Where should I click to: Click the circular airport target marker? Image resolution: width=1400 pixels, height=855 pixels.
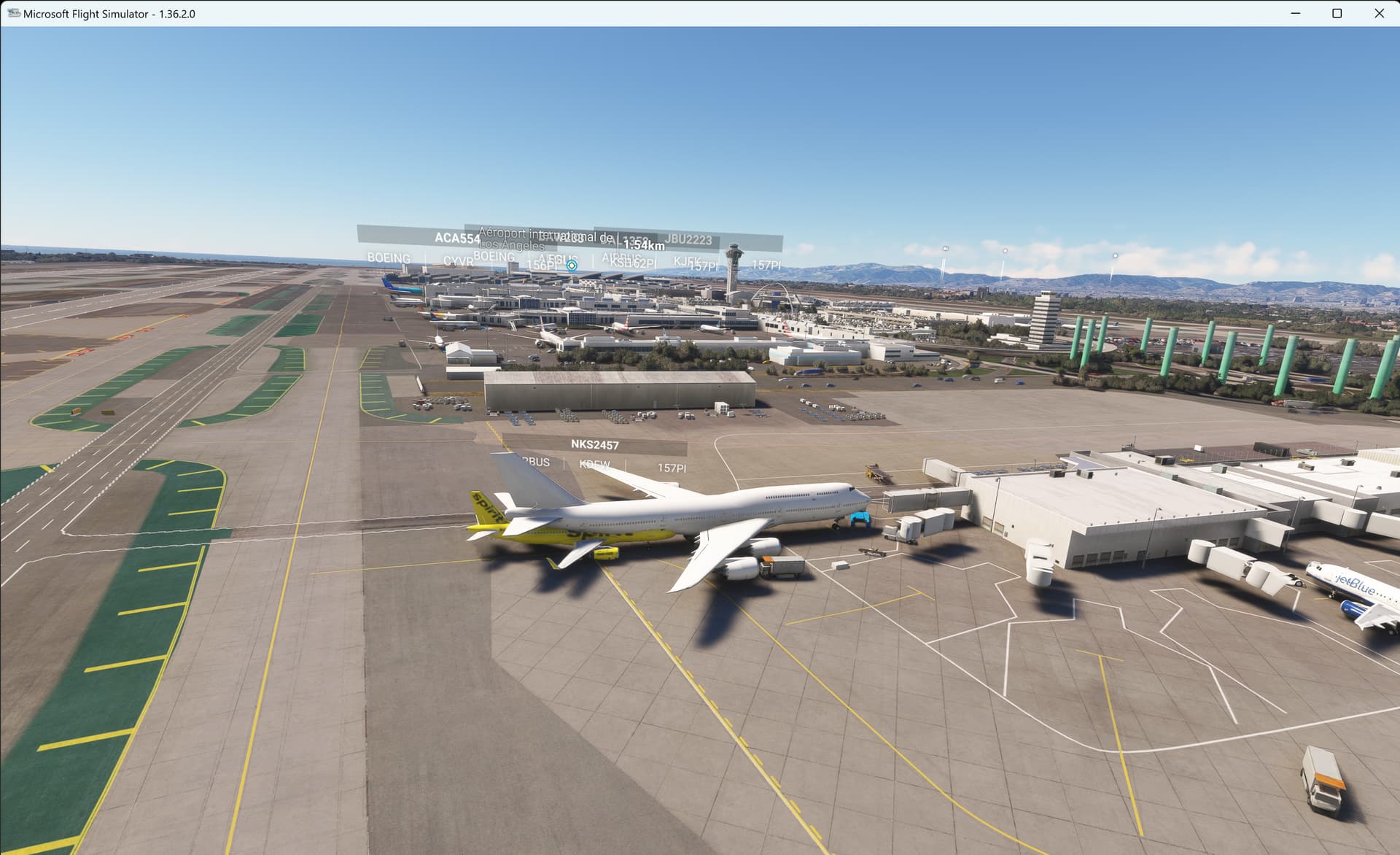571,266
